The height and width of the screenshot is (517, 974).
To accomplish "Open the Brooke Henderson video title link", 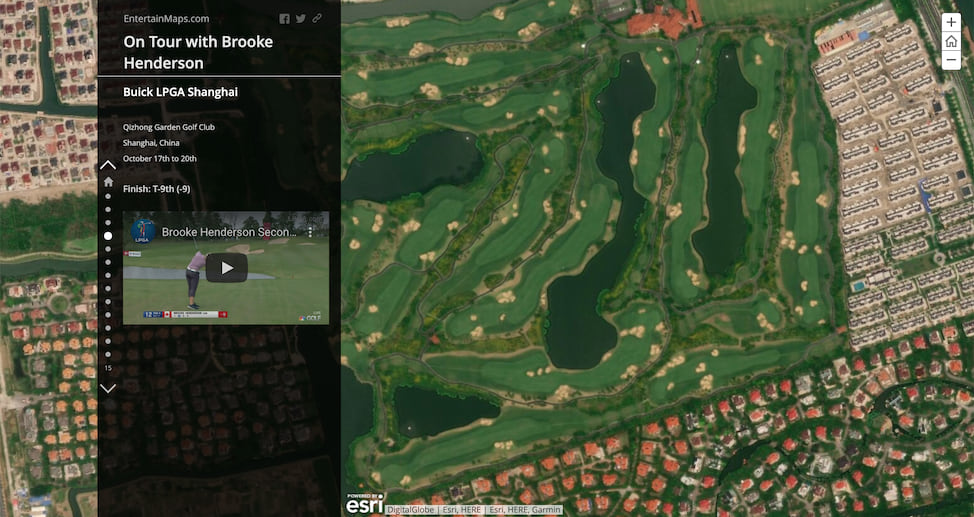I will coord(229,232).
